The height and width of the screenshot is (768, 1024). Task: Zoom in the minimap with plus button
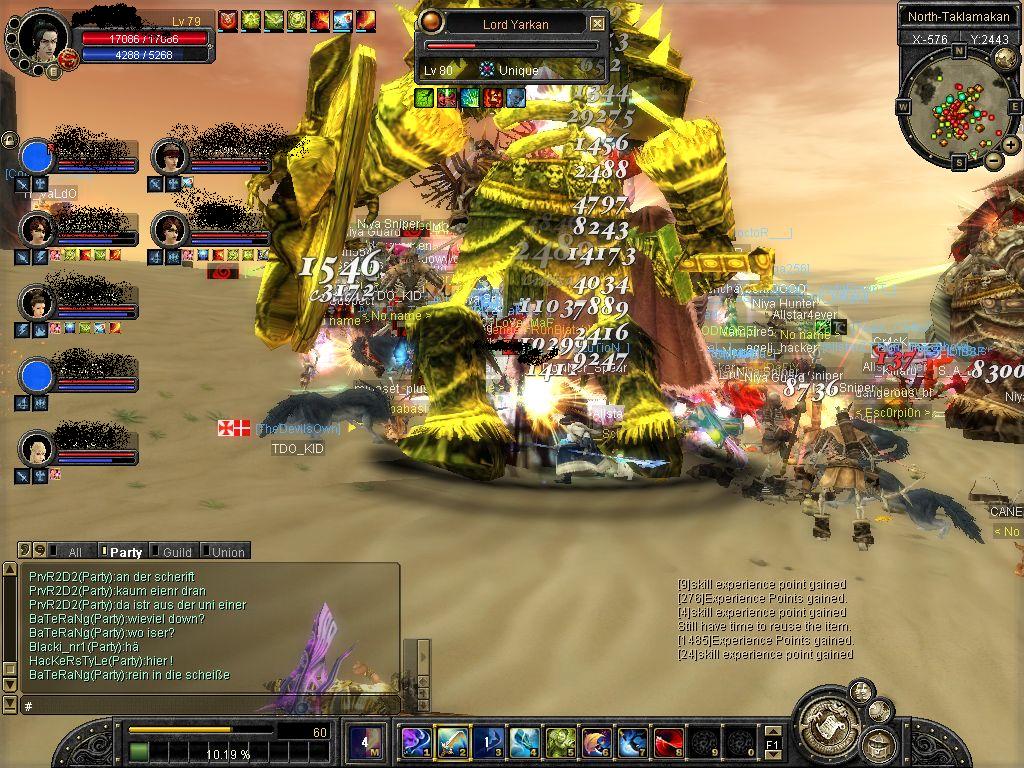(1011, 146)
